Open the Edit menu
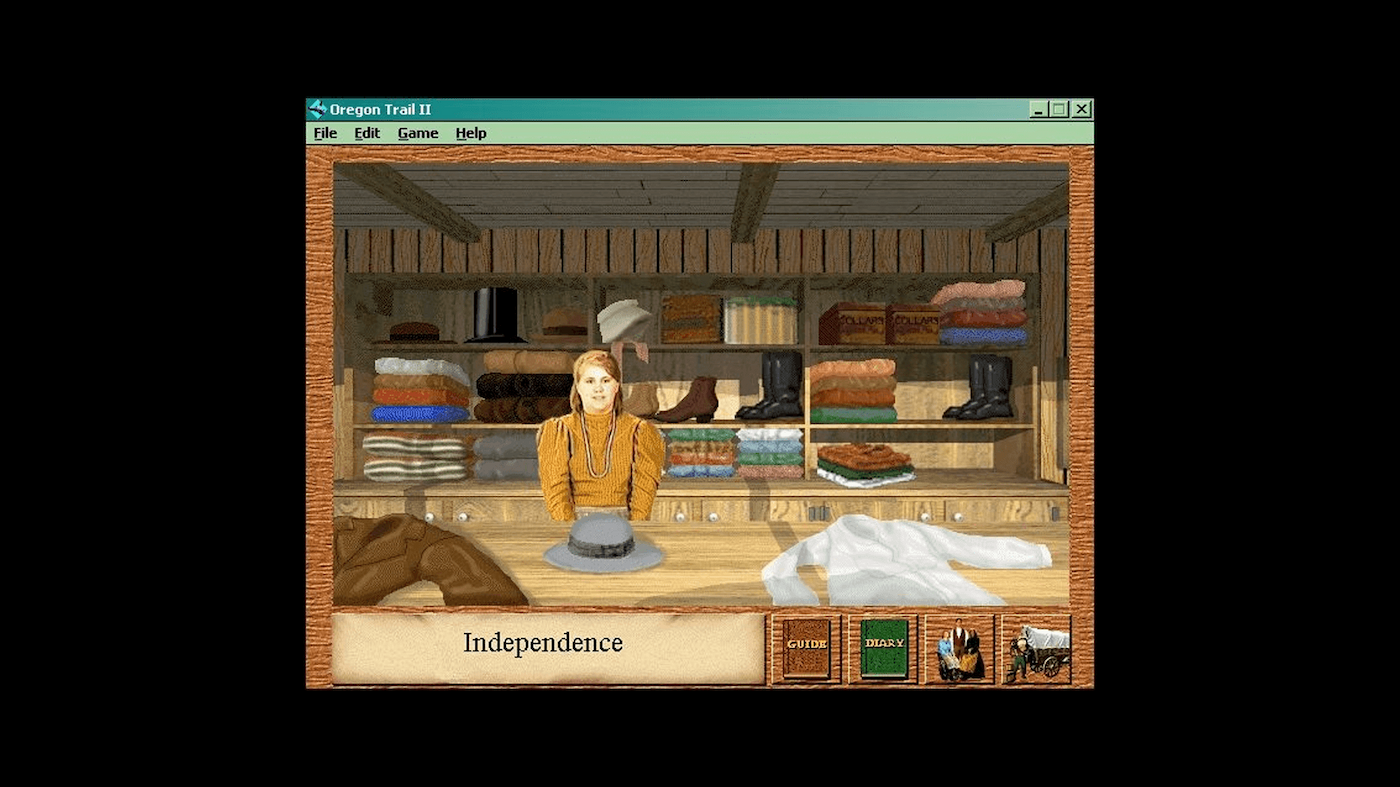1400x787 pixels. coord(366,132)
